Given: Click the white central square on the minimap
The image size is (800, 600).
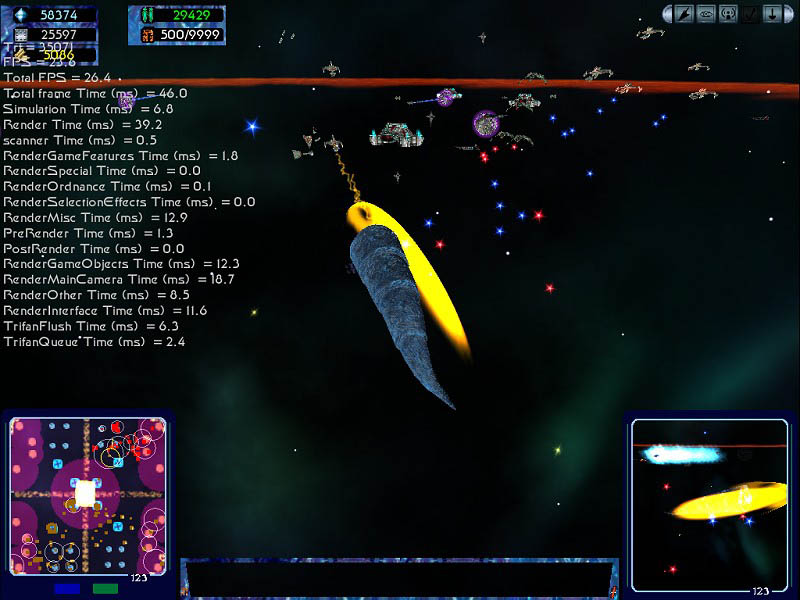Looking at the screenshot, I should 86,493.
